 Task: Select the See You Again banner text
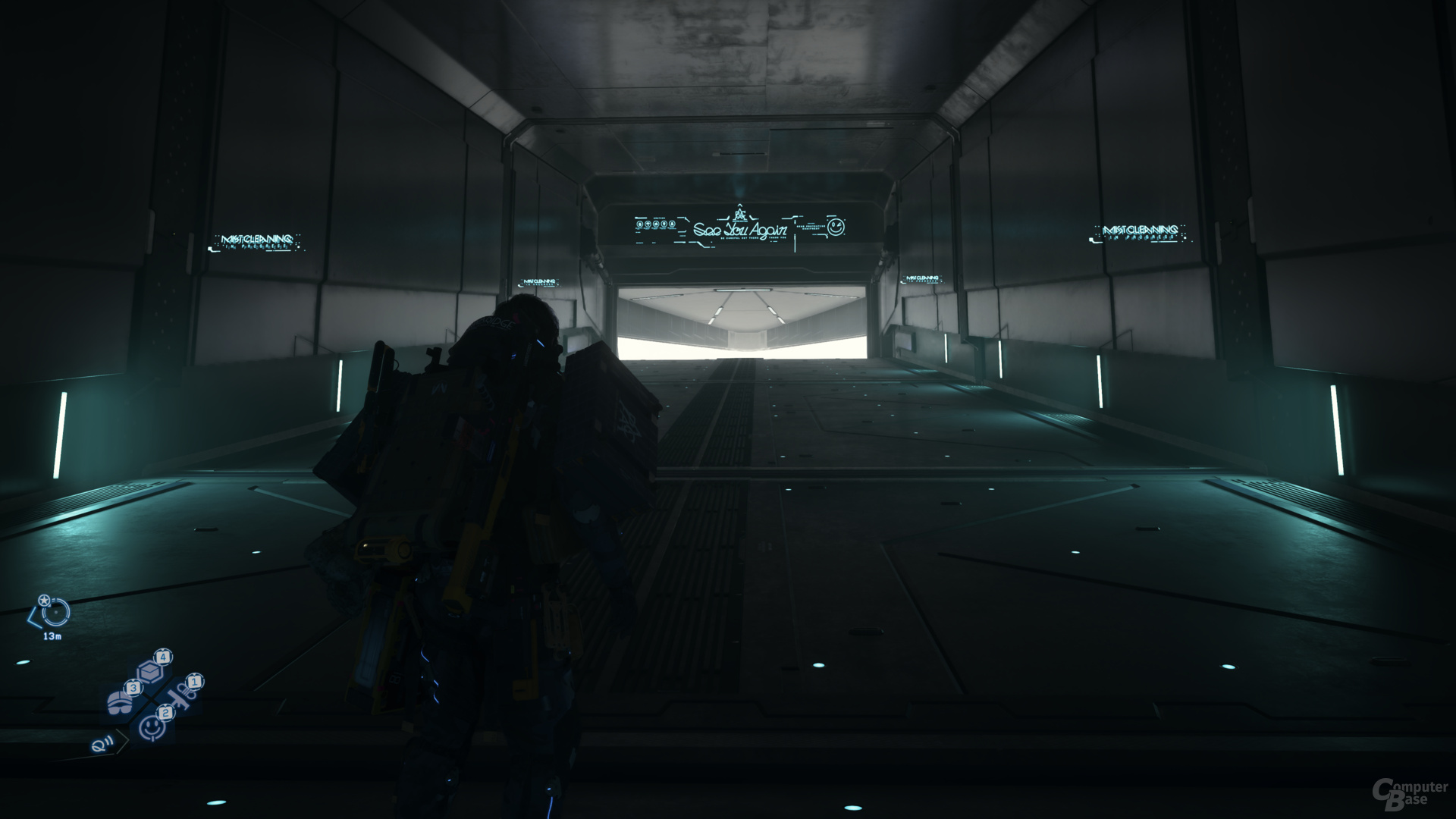click(741, 230)
